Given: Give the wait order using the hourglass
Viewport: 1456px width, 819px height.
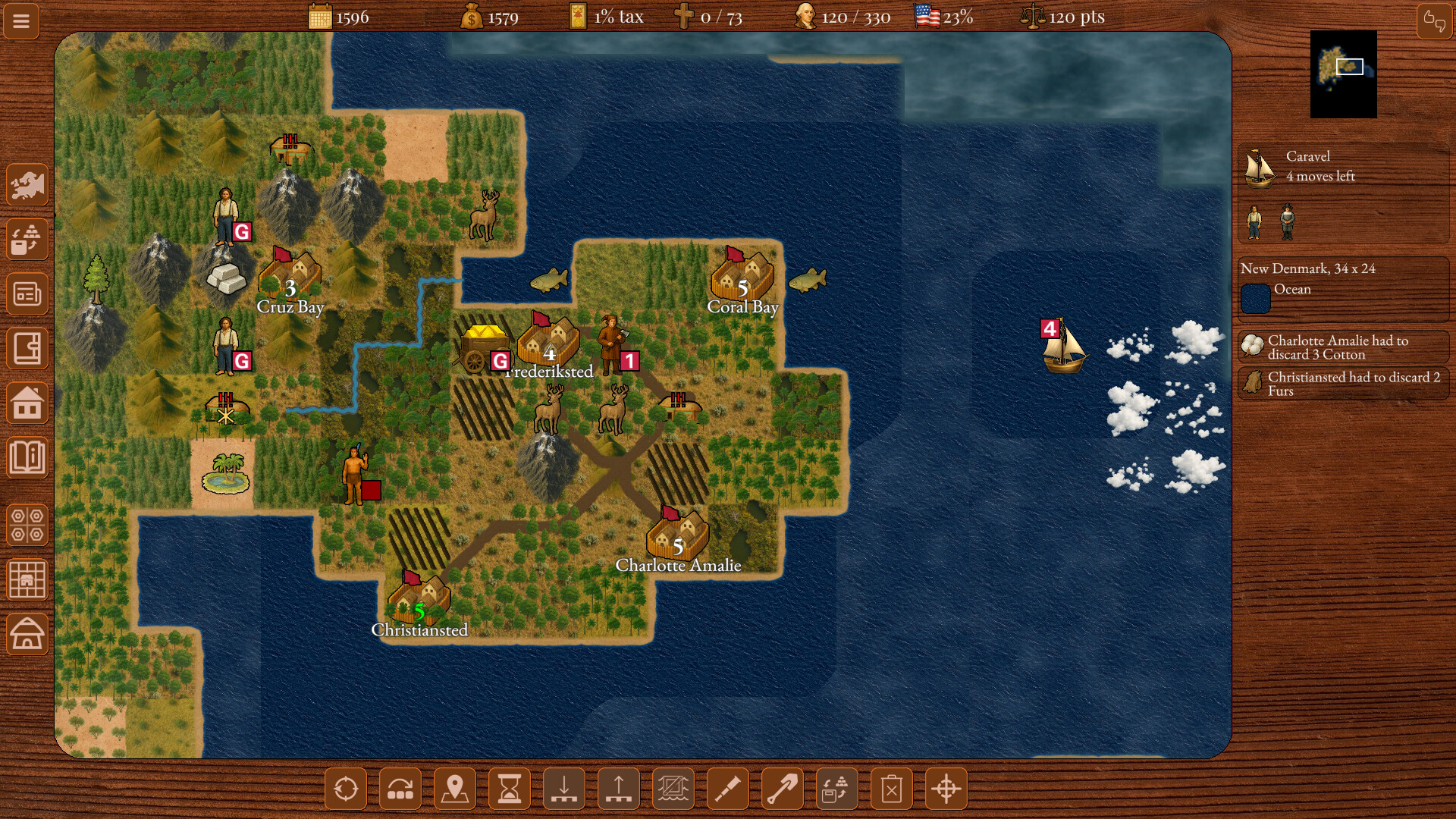Looking at the screenshot, I should point(509,789).
